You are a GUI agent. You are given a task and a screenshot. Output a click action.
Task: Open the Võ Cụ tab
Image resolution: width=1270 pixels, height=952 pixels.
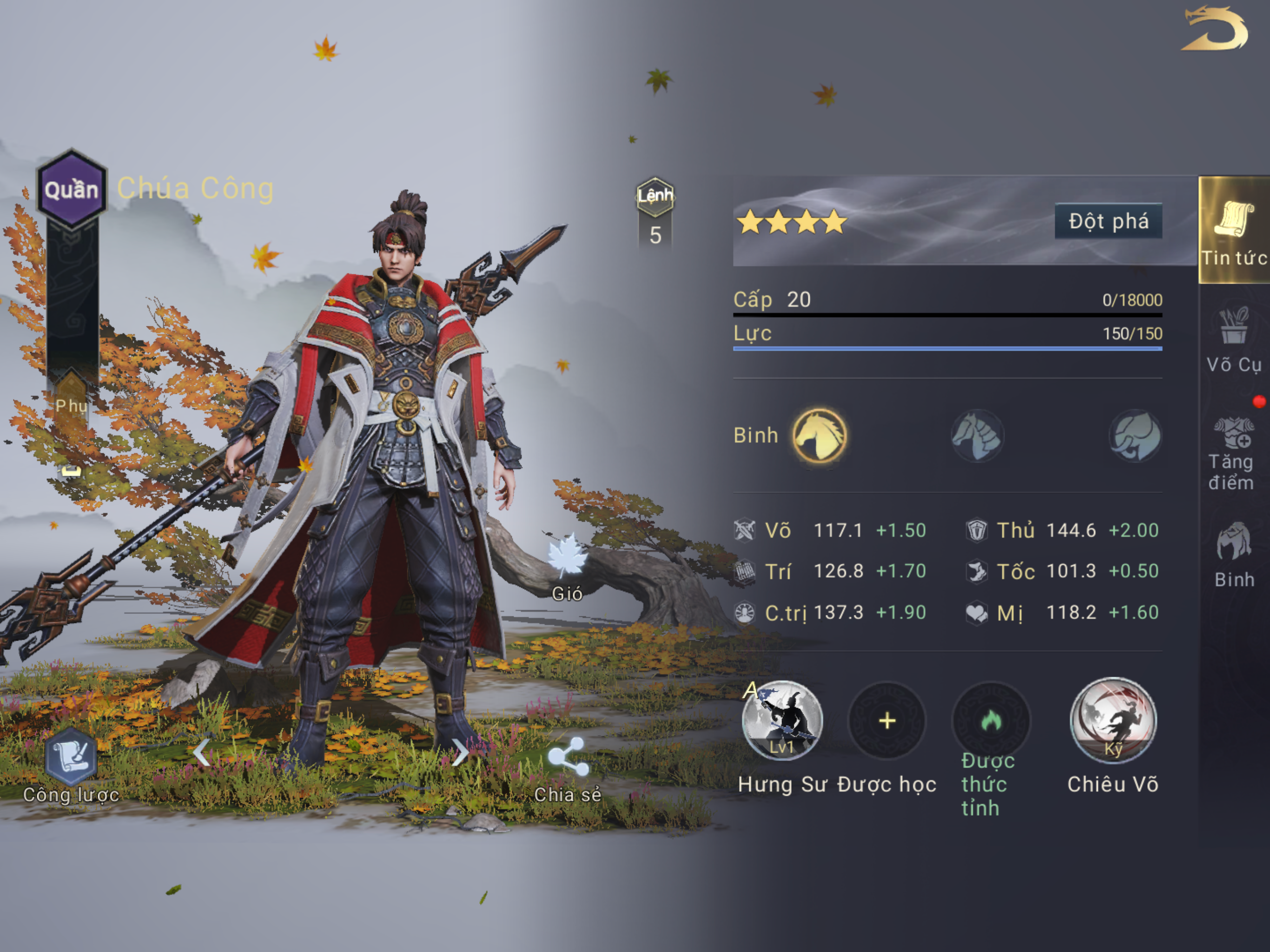tap(1234, 340)
